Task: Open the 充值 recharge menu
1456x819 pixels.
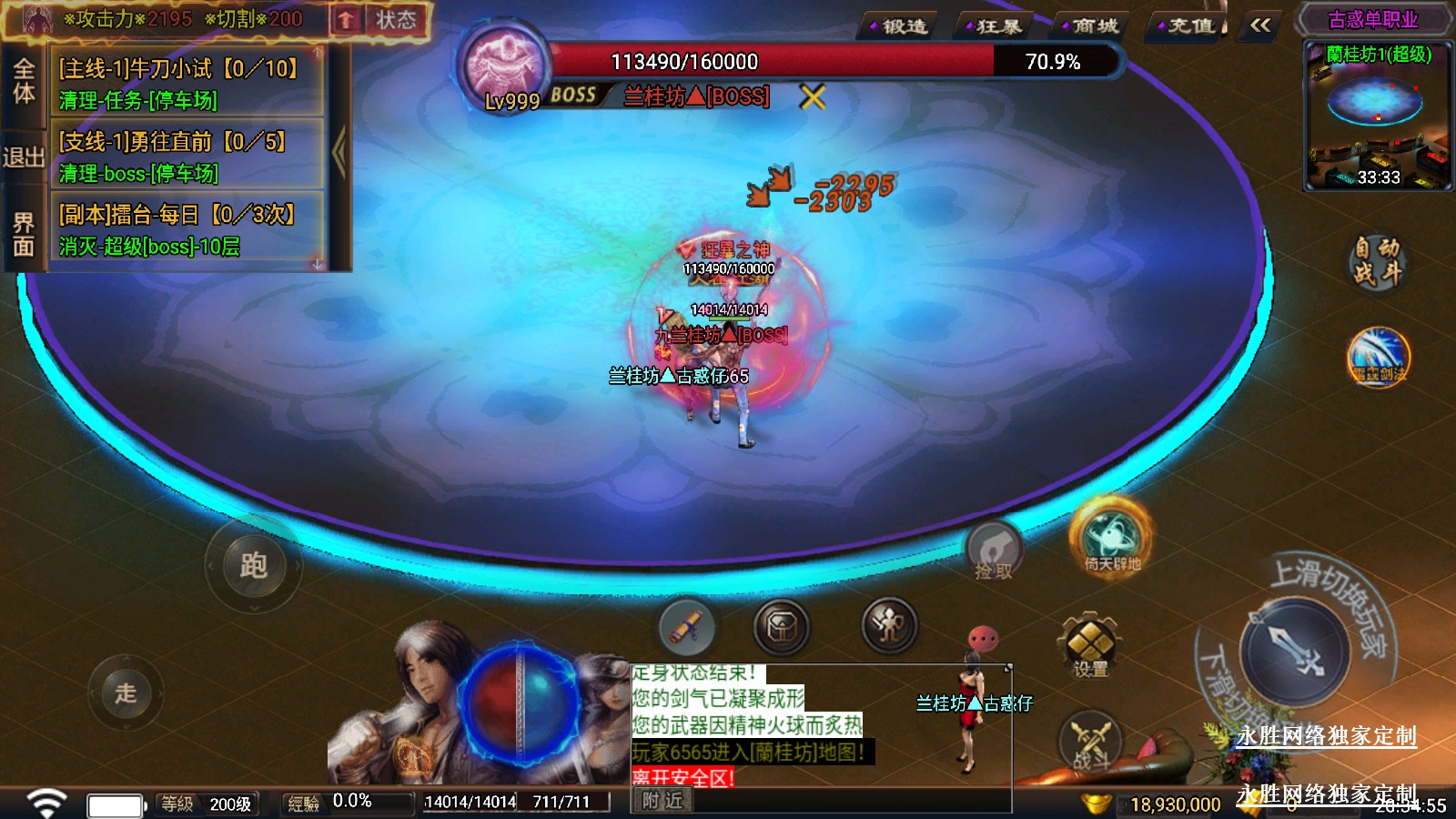Action: point(1188,26)
